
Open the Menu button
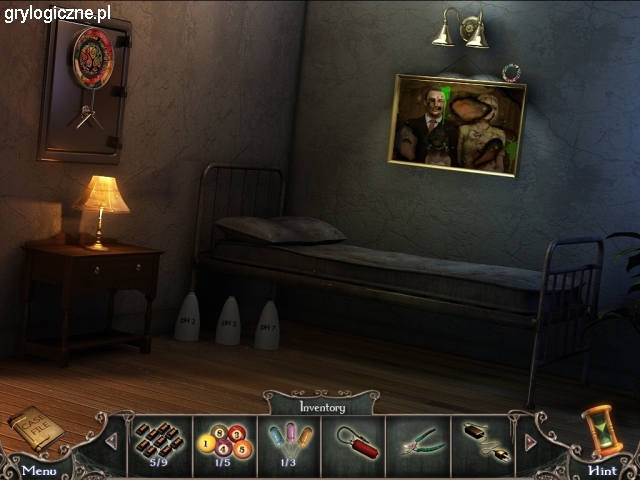[38, 469]
